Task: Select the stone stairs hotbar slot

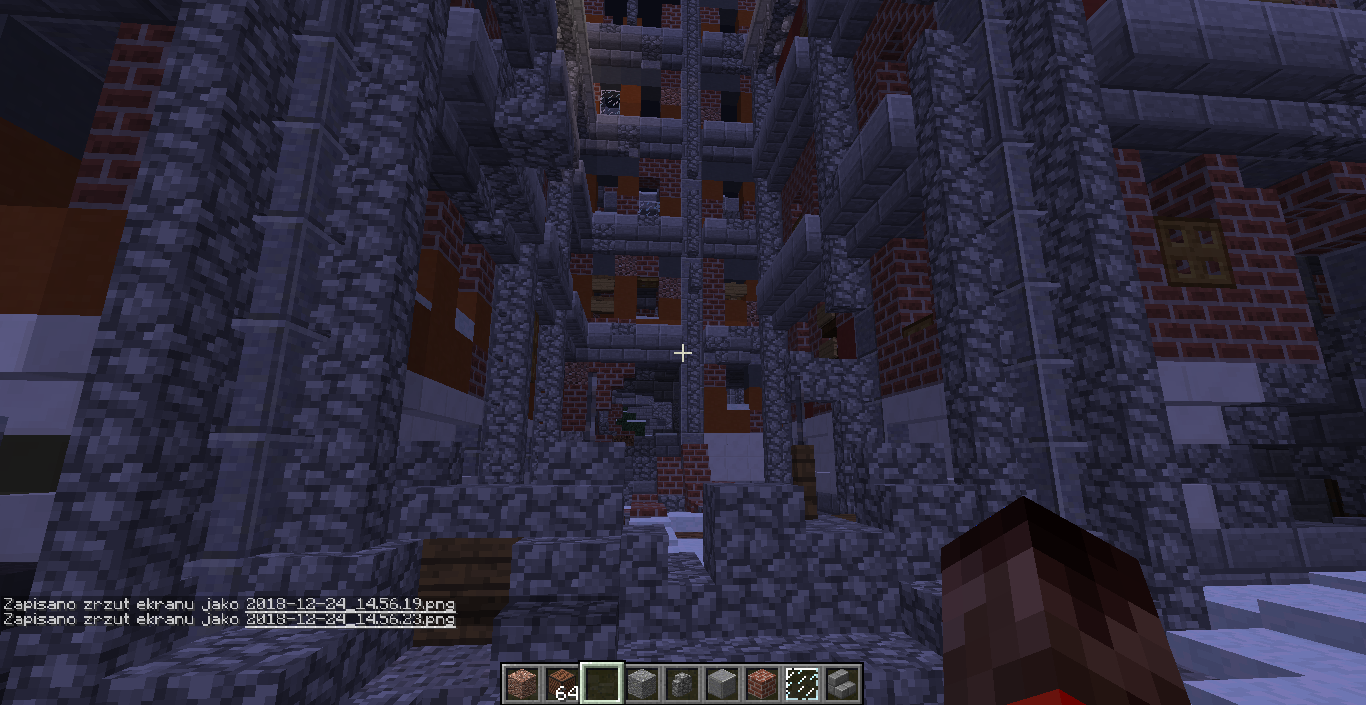Action: coord(841,684)
